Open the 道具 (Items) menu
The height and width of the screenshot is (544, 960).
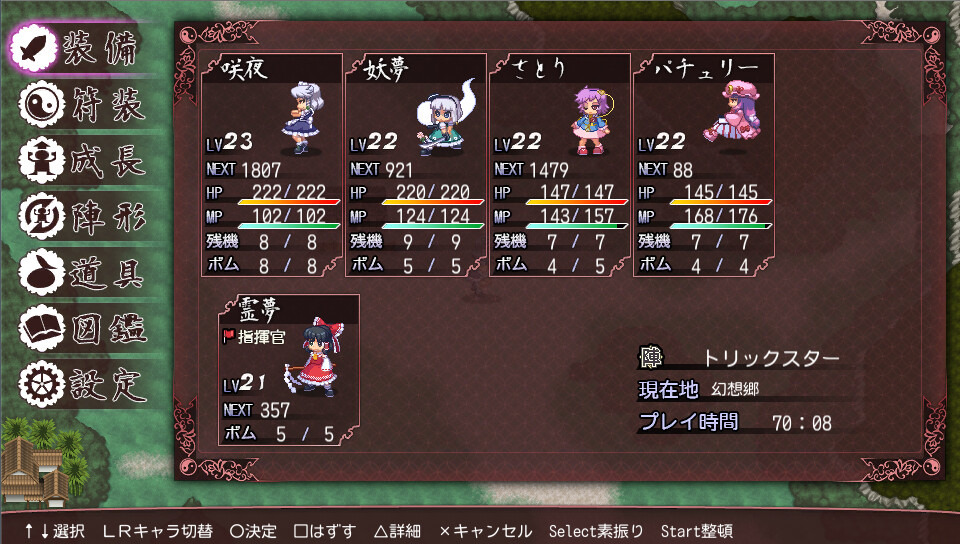tap(80, 272)
